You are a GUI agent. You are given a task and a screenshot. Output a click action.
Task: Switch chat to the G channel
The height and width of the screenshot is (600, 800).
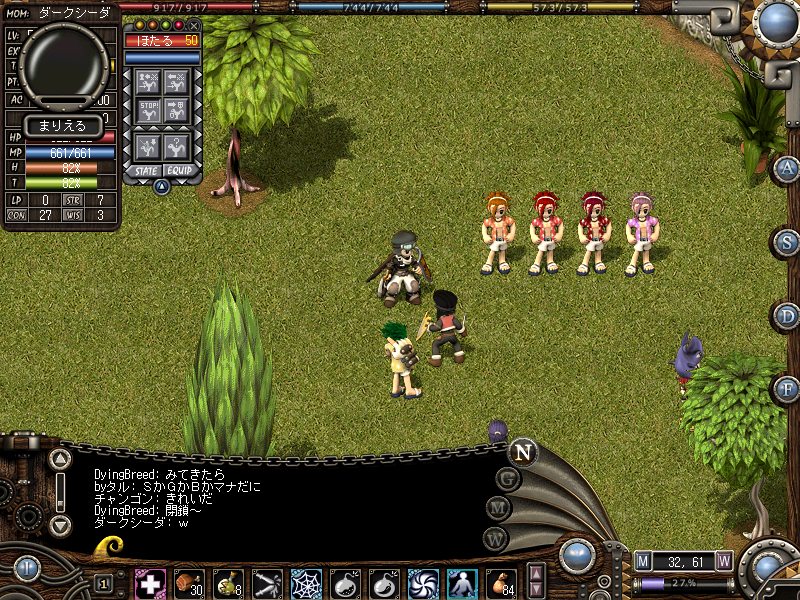(509, 479)
